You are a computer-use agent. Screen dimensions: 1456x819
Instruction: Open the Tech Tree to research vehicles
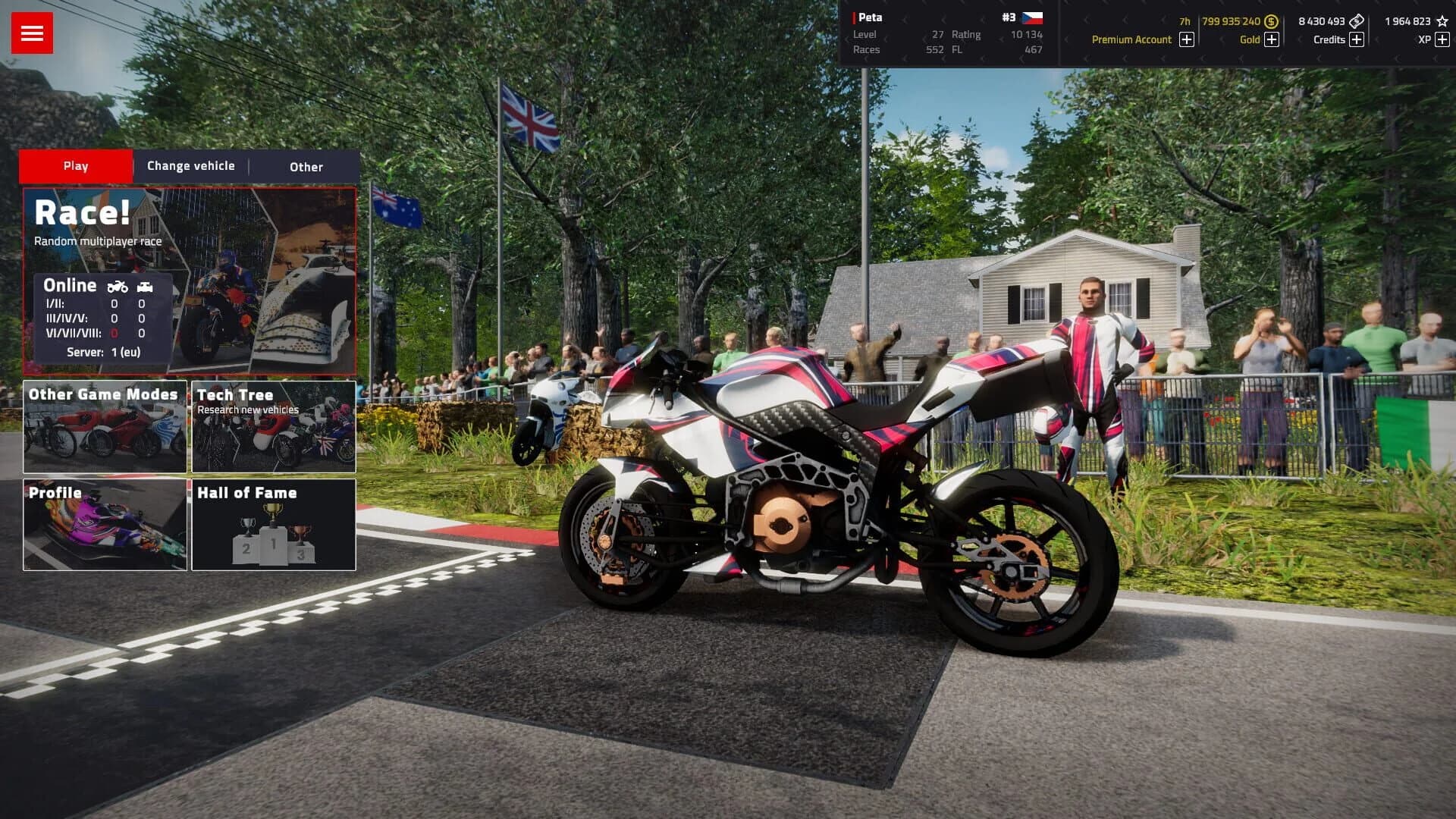[273, 427]
